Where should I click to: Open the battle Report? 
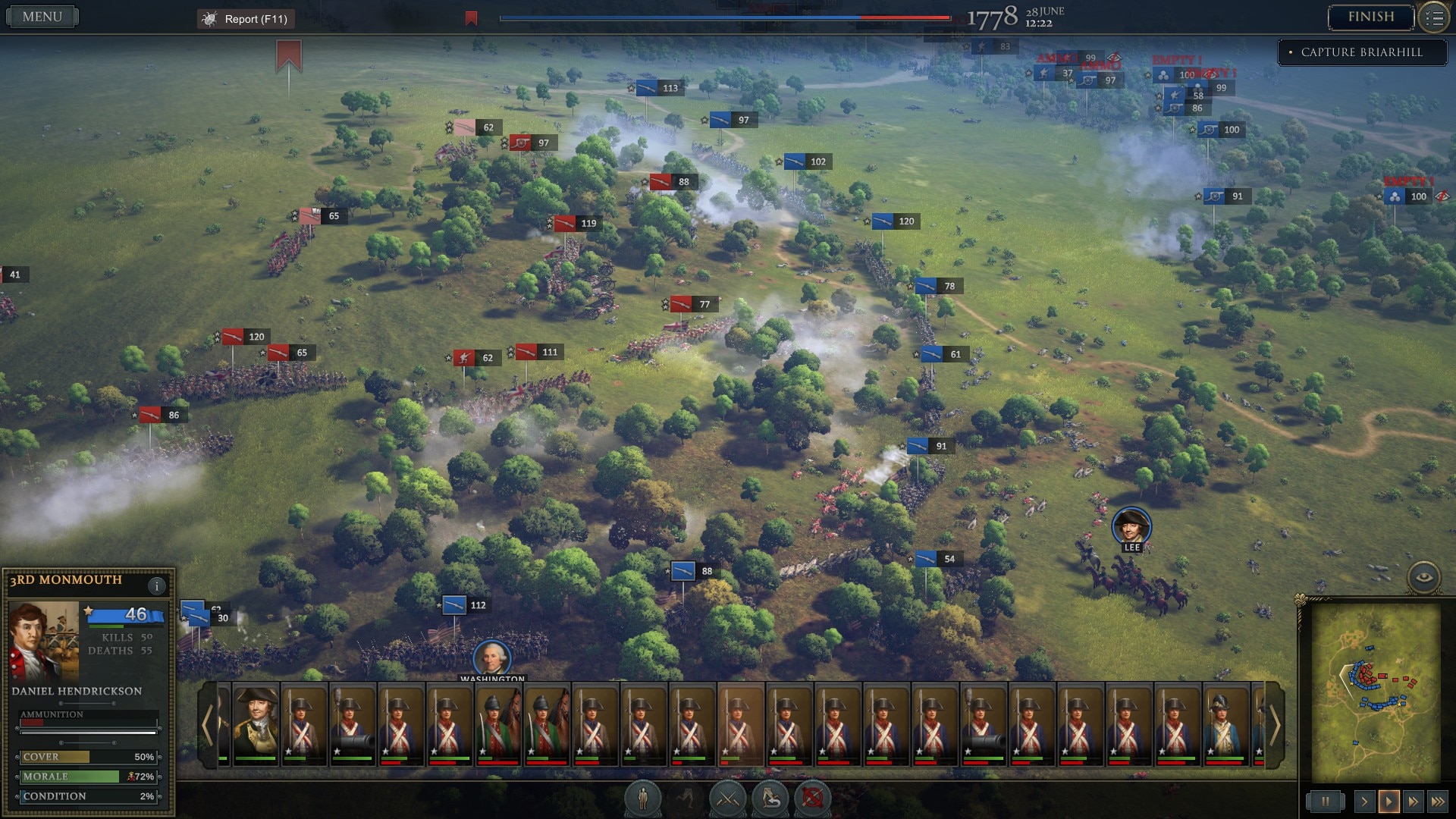[x=246, y=19]
